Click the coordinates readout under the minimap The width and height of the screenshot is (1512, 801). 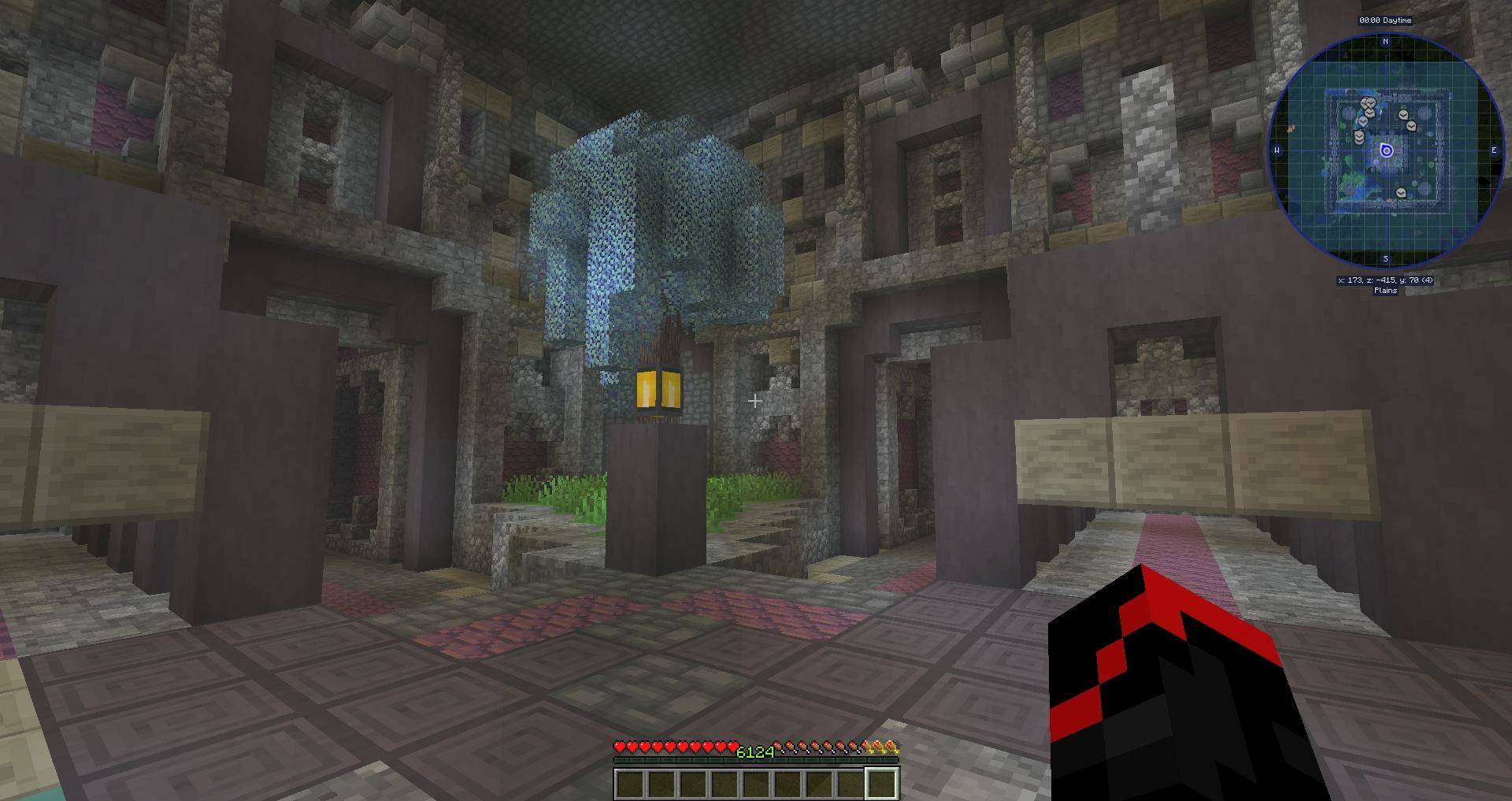[1385, 281]
